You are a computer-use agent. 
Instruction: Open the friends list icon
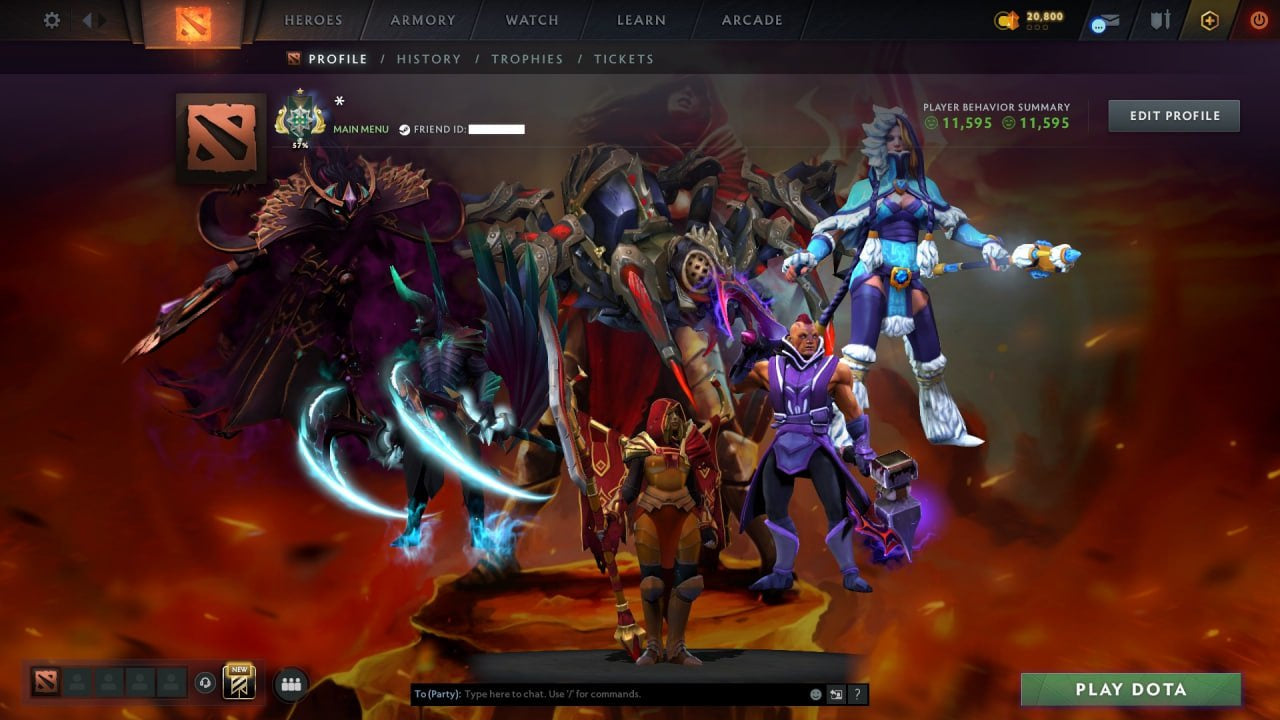coord(290,683)
